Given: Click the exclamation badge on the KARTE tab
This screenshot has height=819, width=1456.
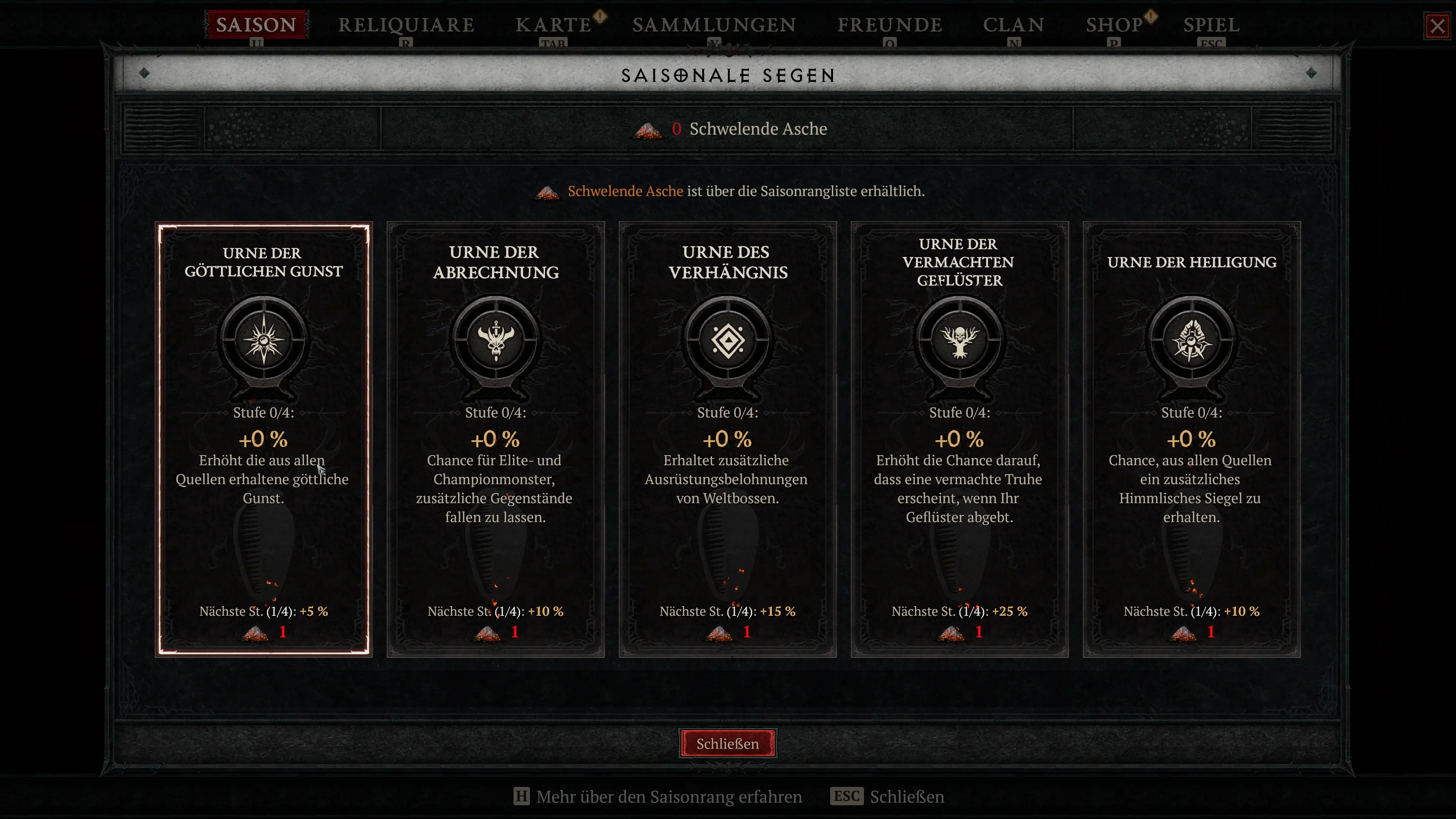Looking at the screenshot, I should click(600, 17).
